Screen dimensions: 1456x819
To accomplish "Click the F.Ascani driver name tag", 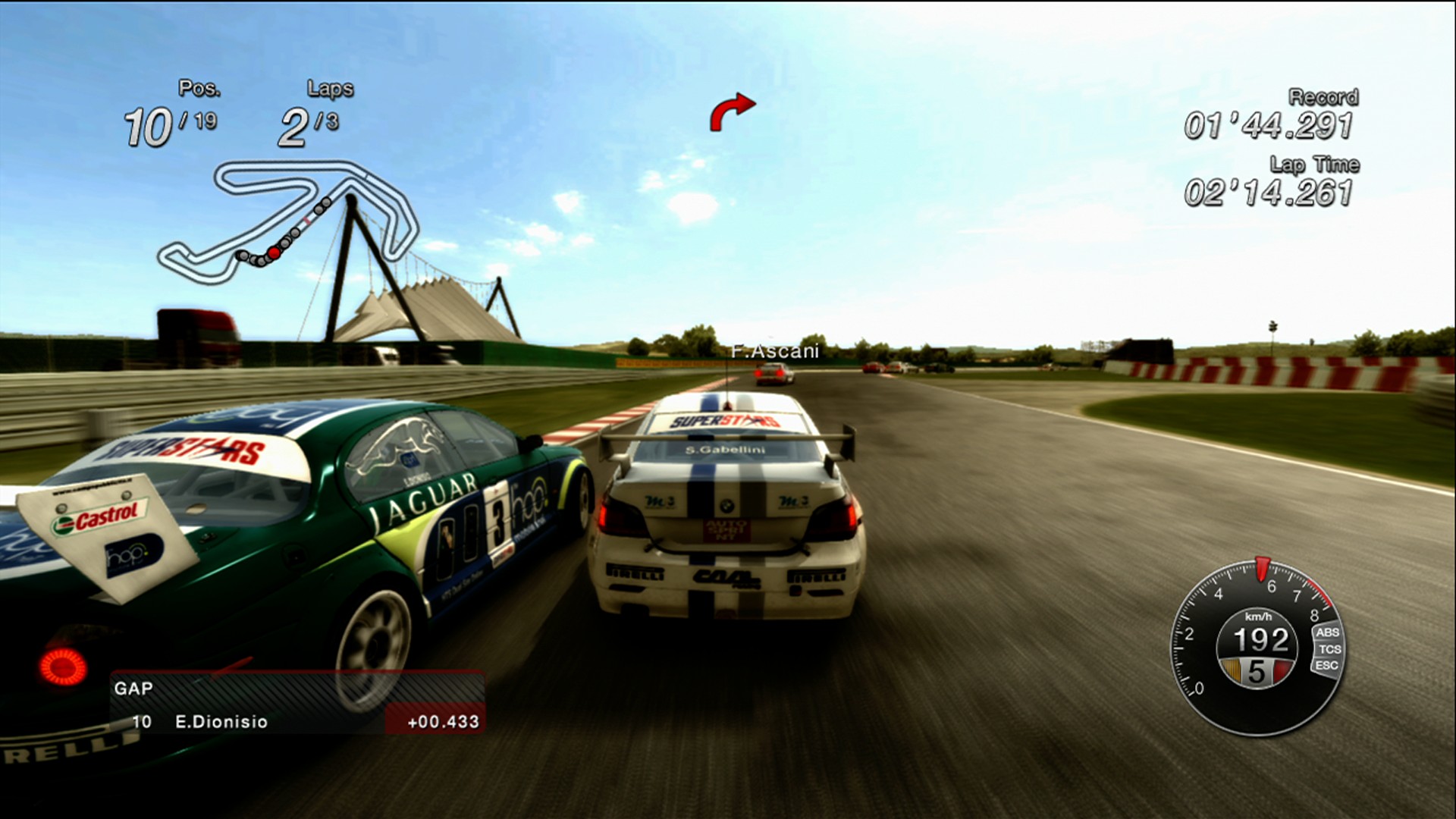I will pos(775,351).
